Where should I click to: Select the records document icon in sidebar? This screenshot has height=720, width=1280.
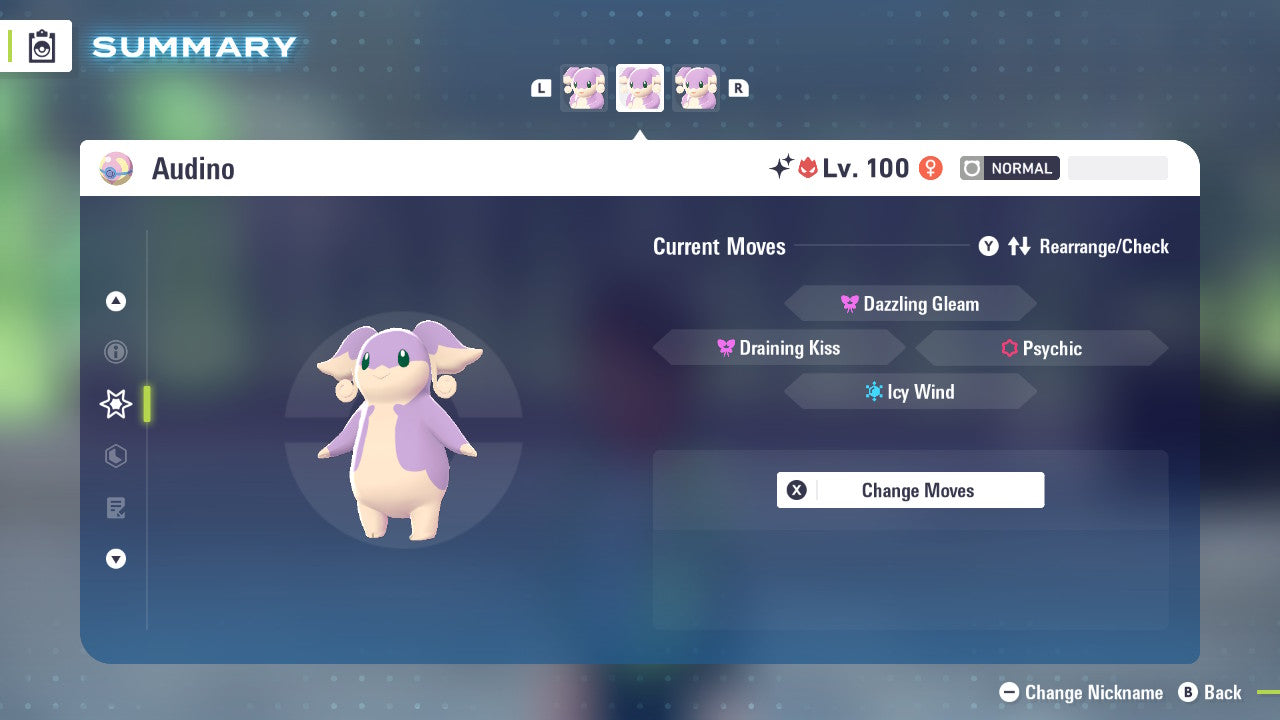click(115, 508)
